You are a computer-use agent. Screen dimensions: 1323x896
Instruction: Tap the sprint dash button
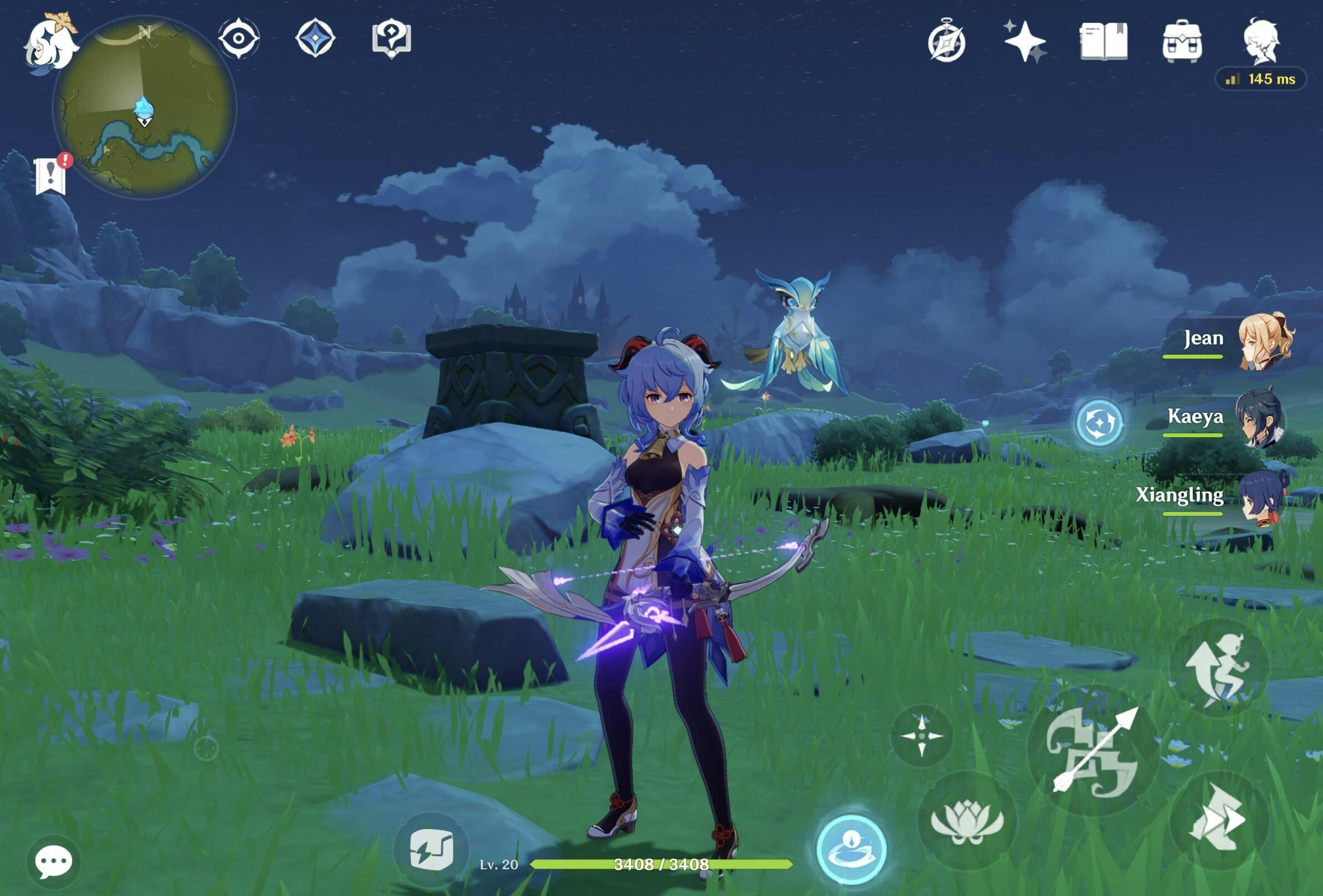[x=1219, y=820]
